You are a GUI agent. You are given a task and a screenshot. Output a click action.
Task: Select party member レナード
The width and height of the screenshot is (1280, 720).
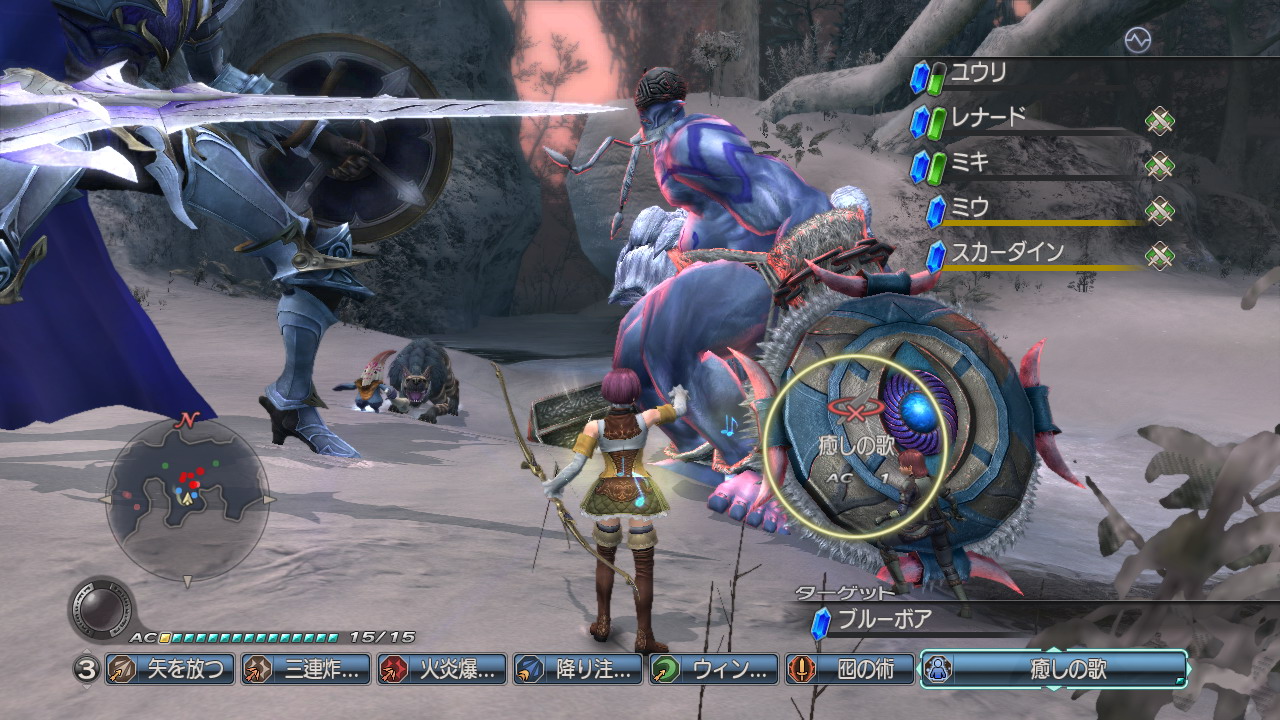tap(988, 118)
